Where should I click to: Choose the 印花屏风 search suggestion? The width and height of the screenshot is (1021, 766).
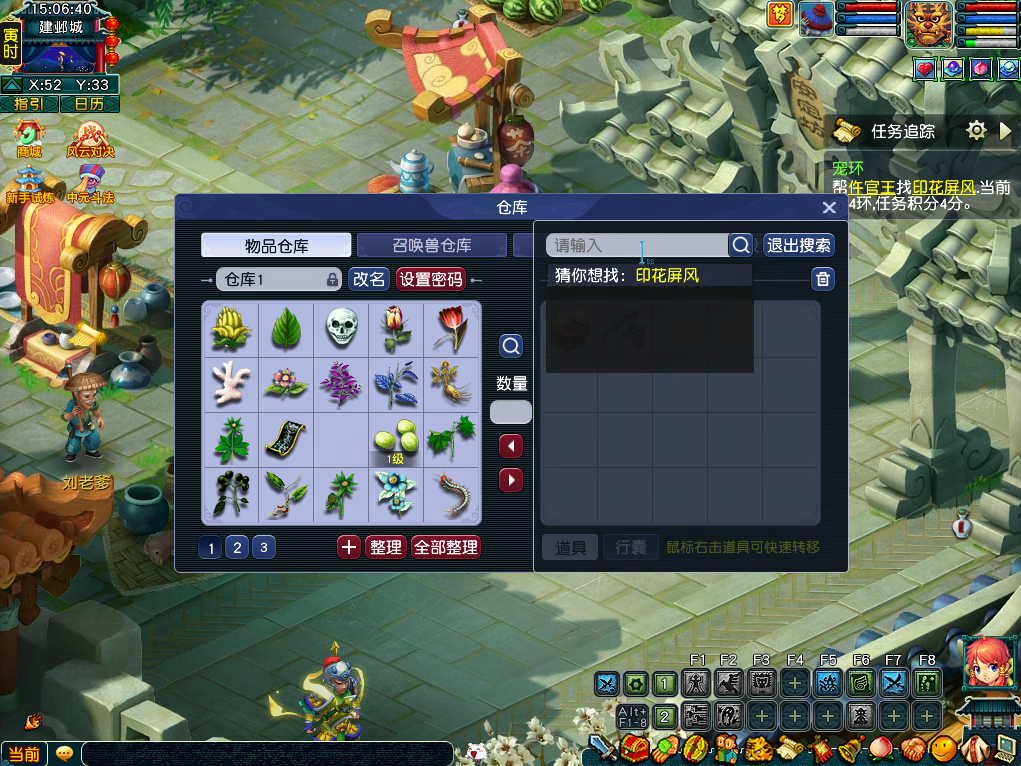667,275
